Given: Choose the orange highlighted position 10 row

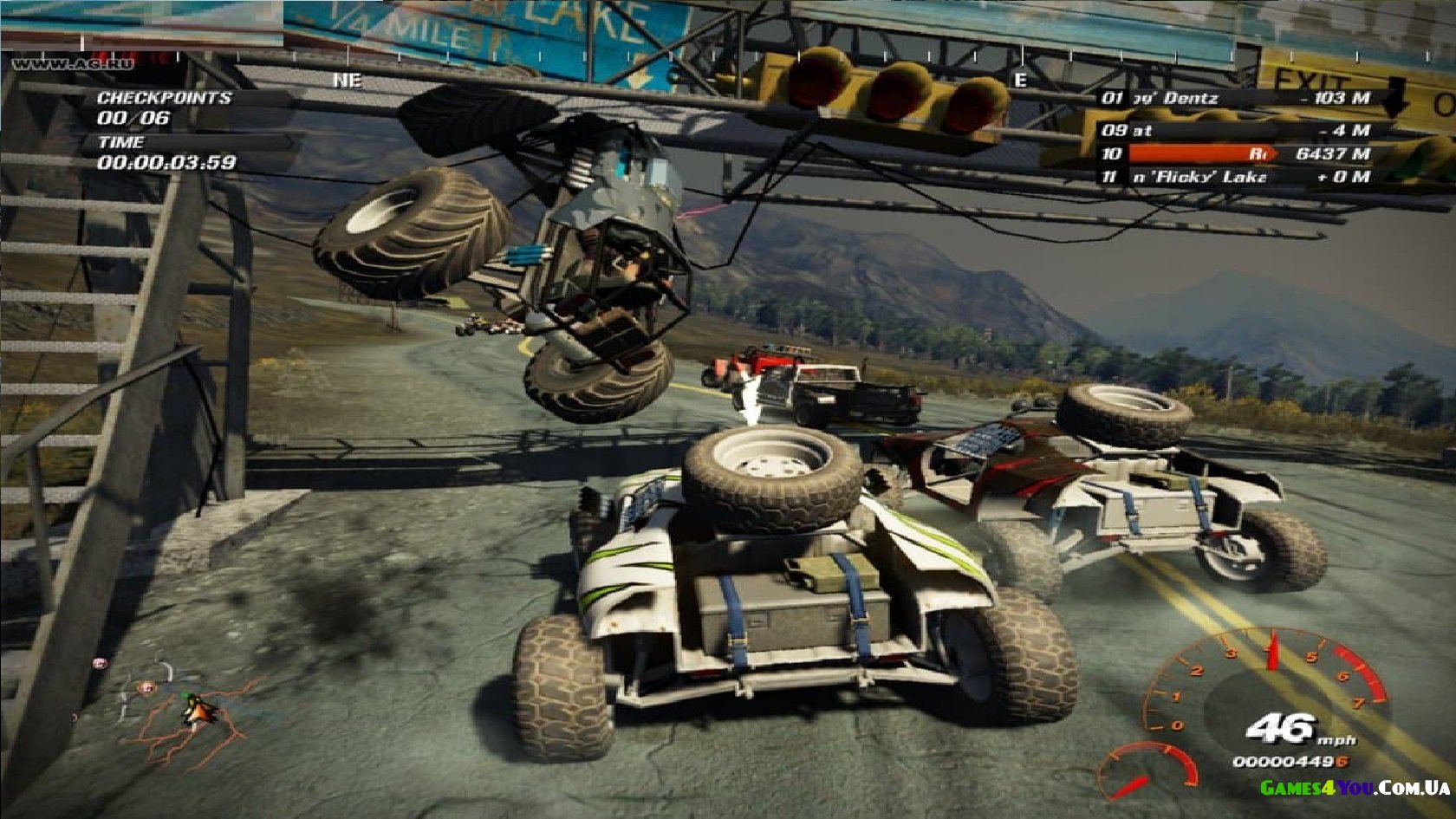Looking at the screenshot, I should click(1235, 153).
